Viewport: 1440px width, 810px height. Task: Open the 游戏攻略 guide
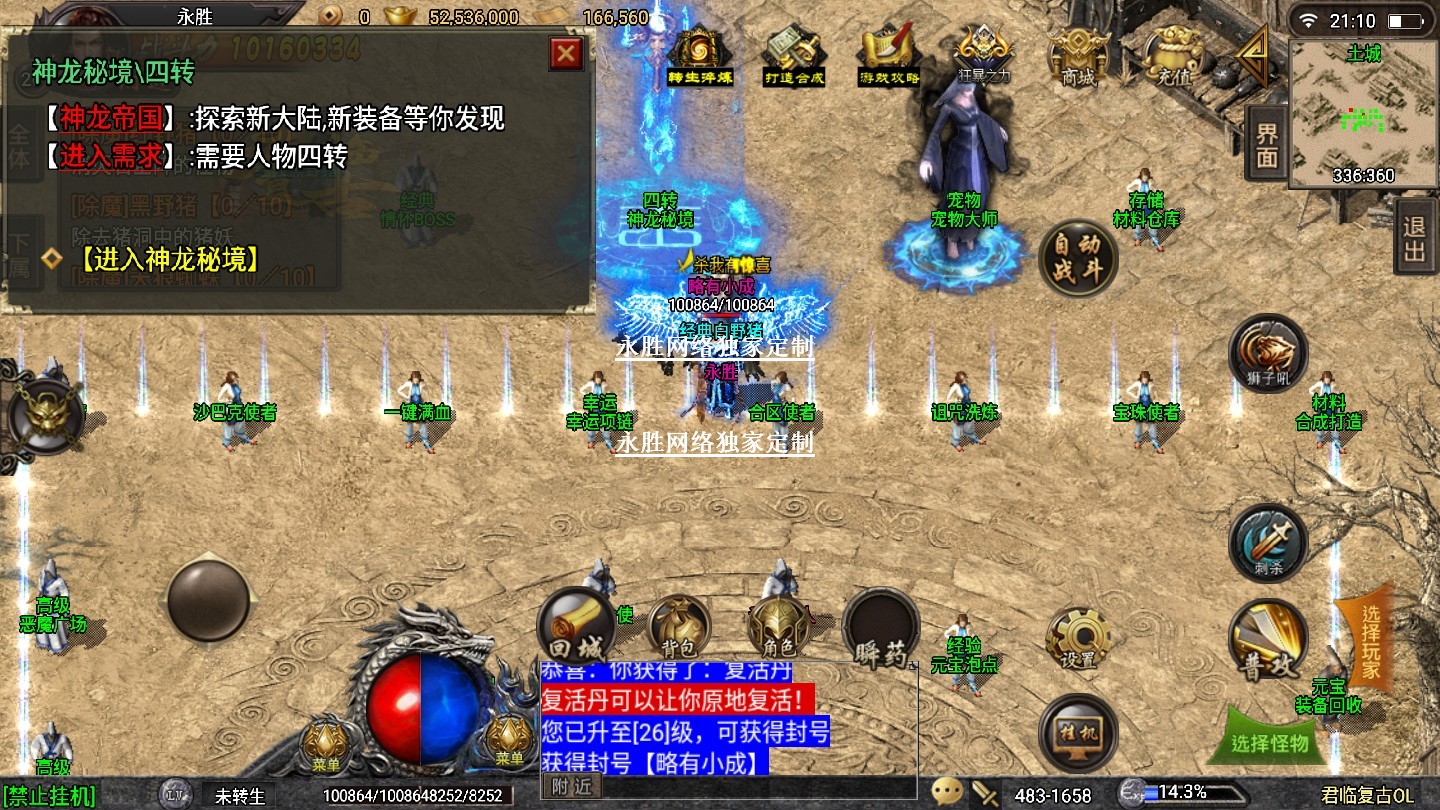coord(888,56)
